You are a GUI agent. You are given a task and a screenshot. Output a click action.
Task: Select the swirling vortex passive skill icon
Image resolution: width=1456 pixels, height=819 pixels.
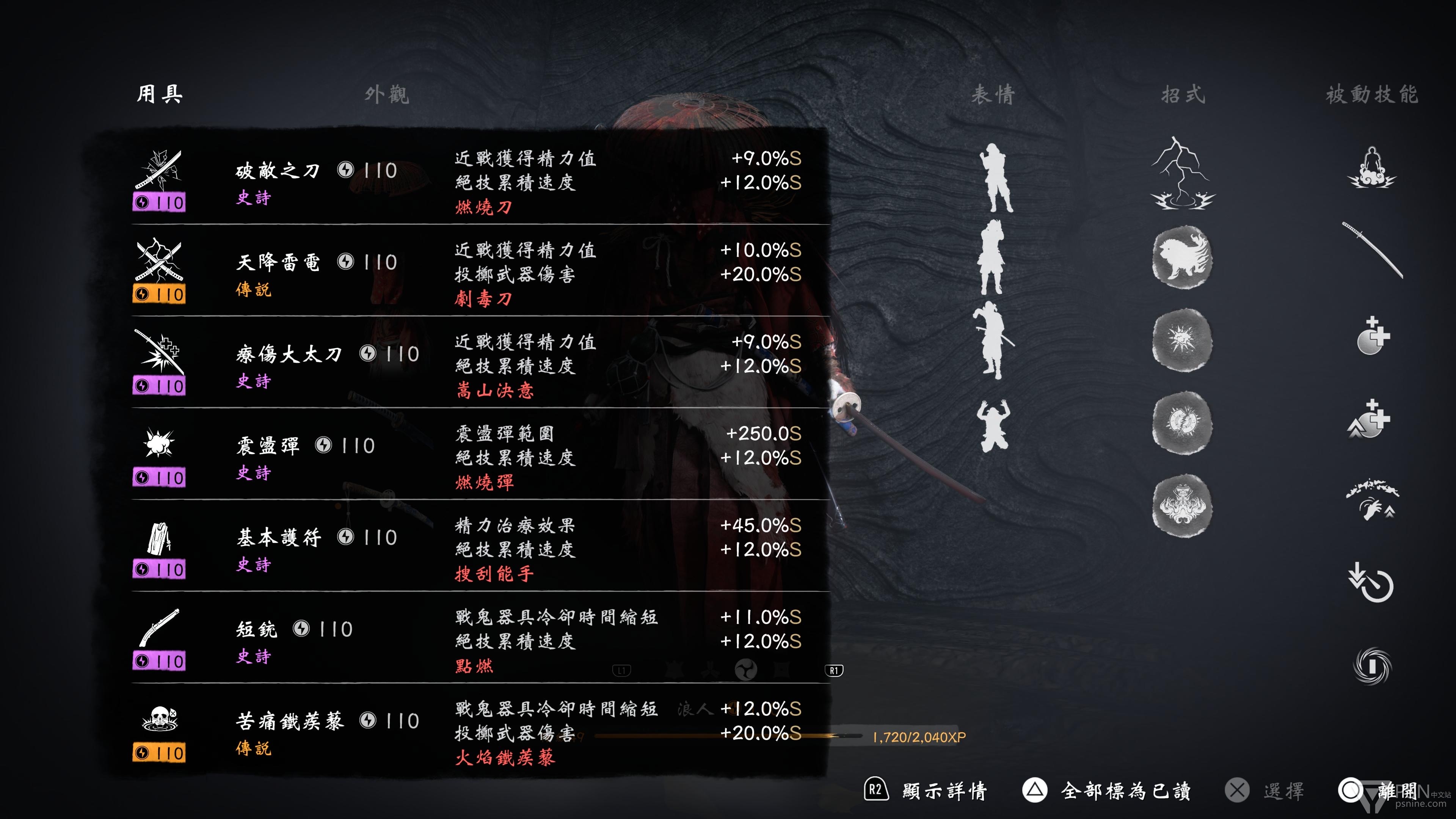(1372, 665)
